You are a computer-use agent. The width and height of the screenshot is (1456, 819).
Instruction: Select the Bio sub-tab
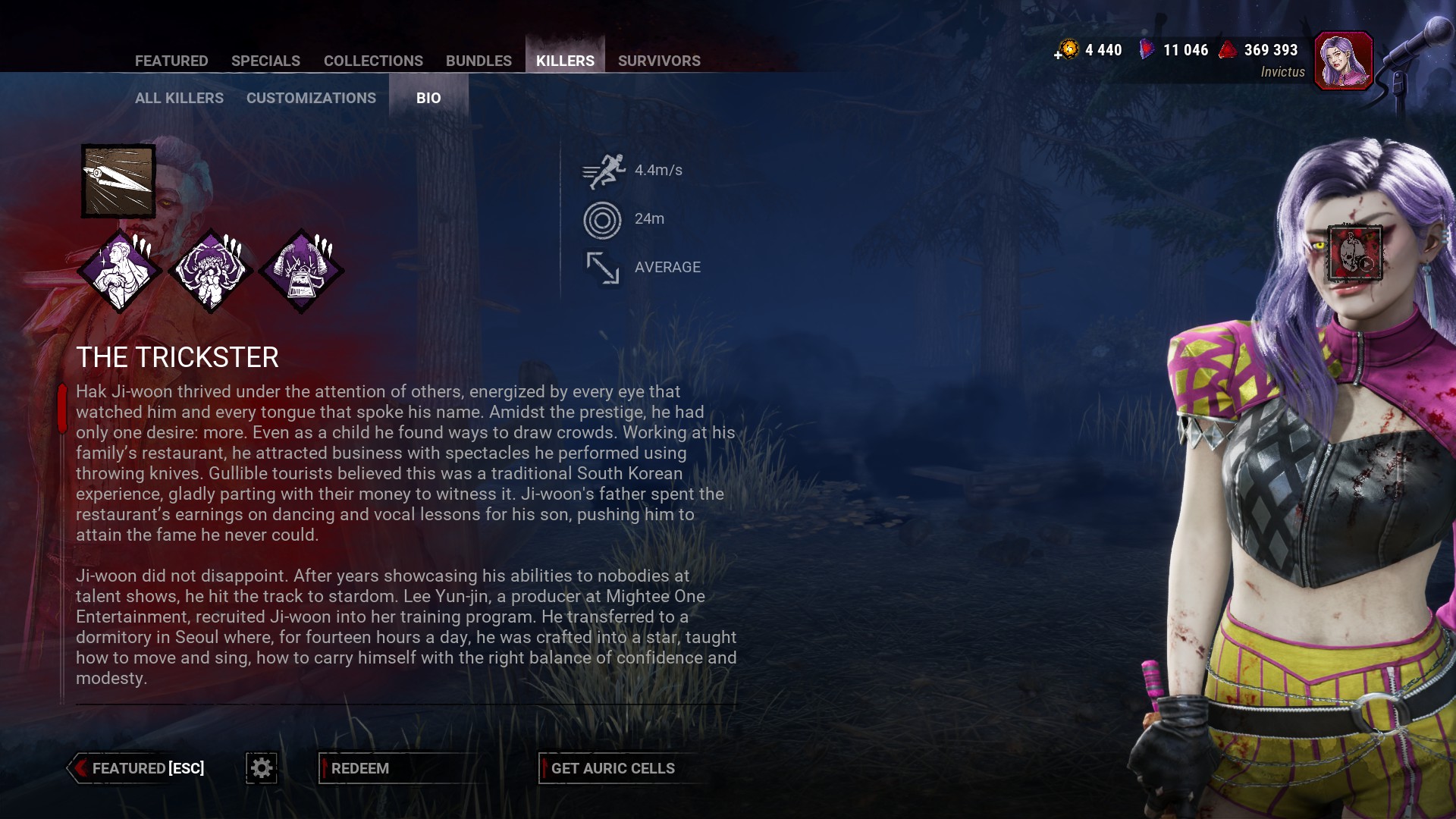pos(428,98)
